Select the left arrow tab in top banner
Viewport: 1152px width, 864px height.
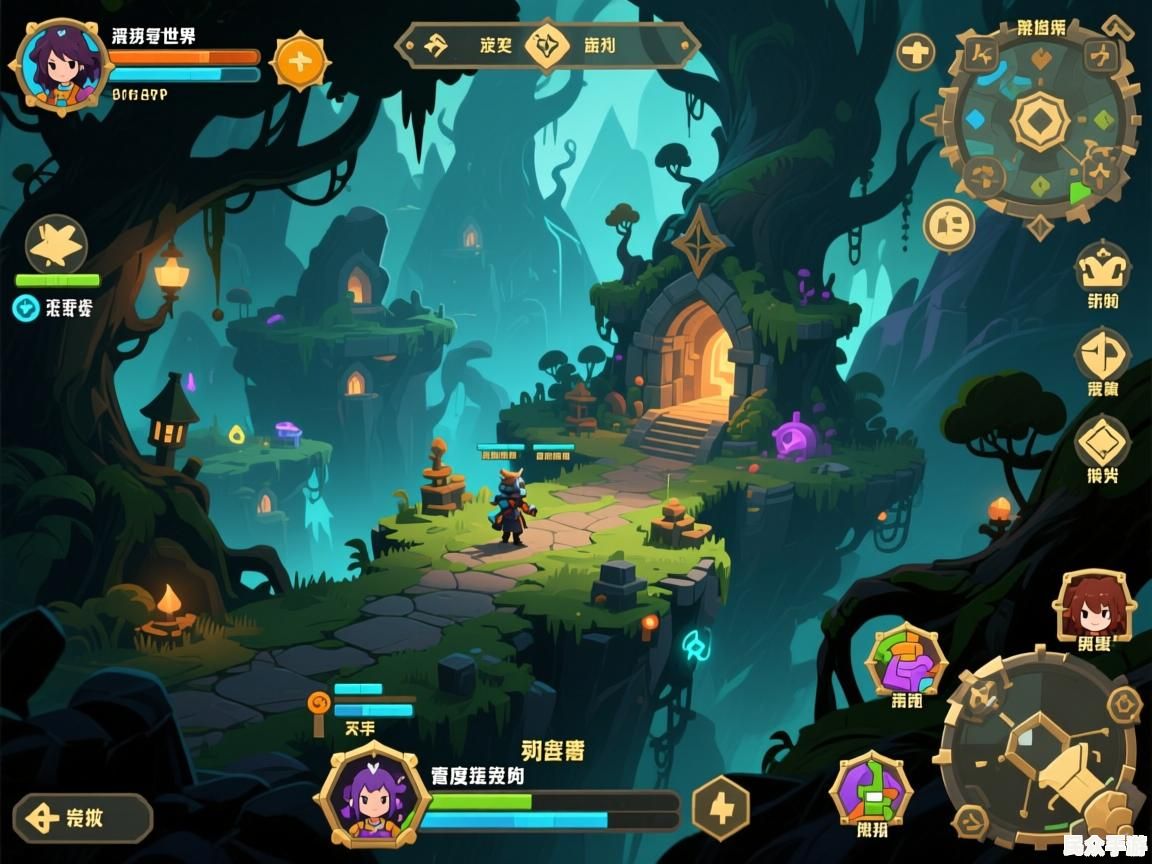pyautogui.click(x=436, y=45)
